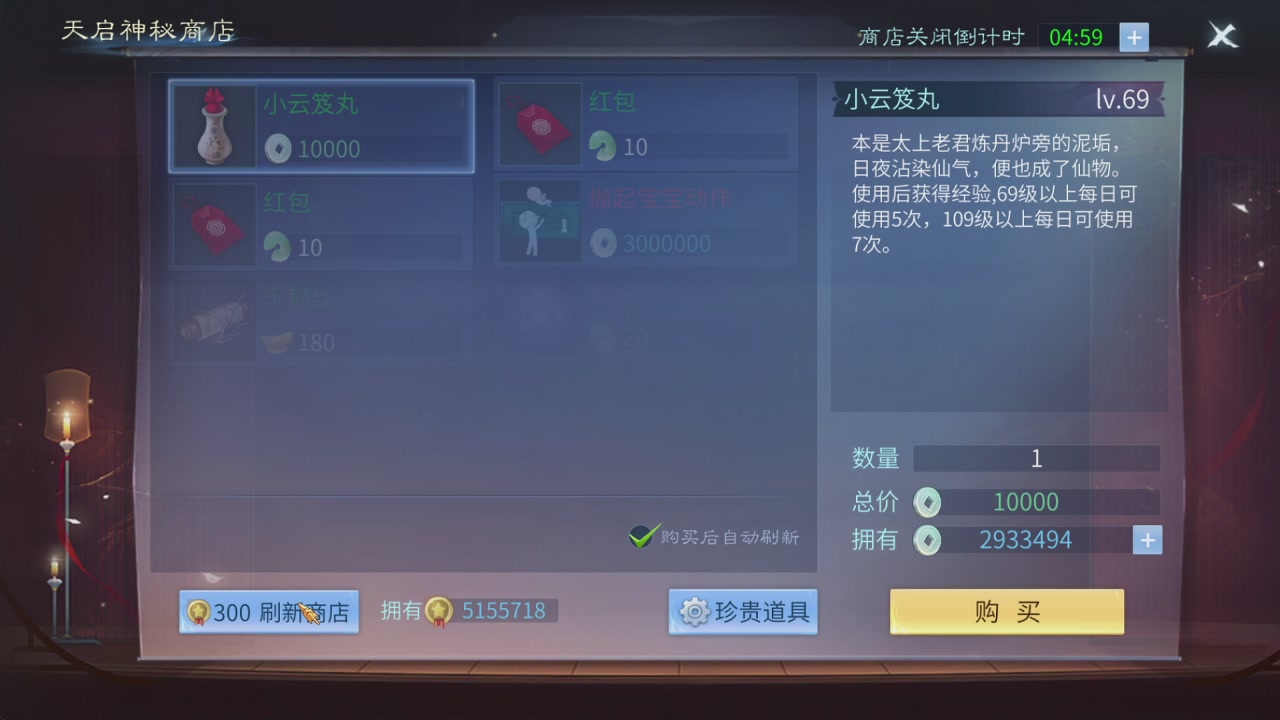The image size is (1280, 720).
Task: Click the 300 刷新商店 refresh button
Action: 268,611
